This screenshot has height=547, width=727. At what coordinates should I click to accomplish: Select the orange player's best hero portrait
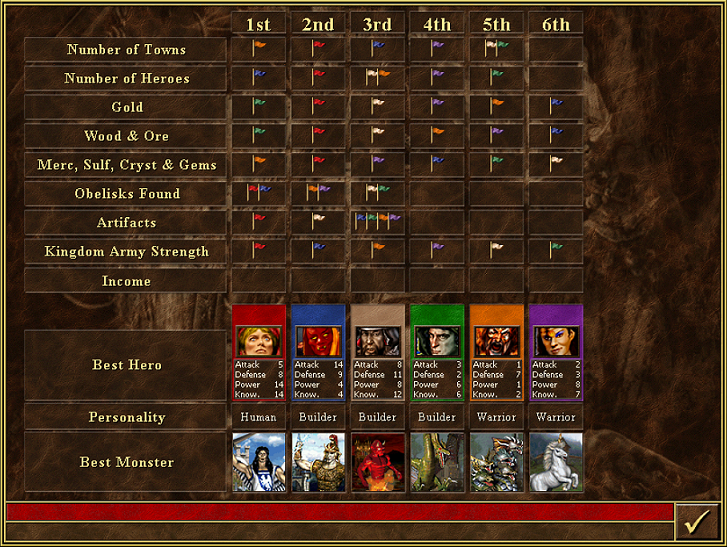(497, 341)
